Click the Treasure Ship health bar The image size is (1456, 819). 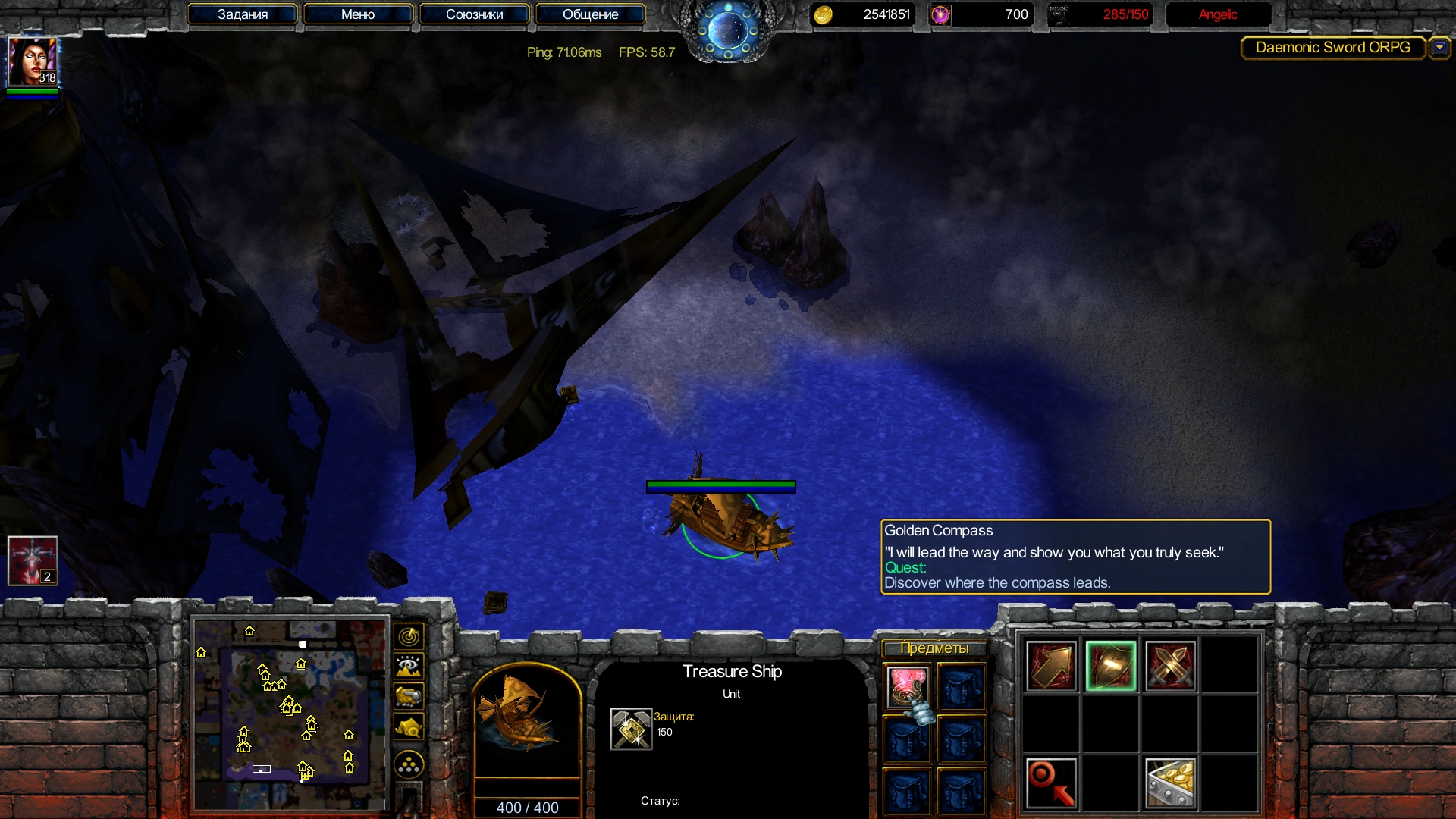click(720, 486)
